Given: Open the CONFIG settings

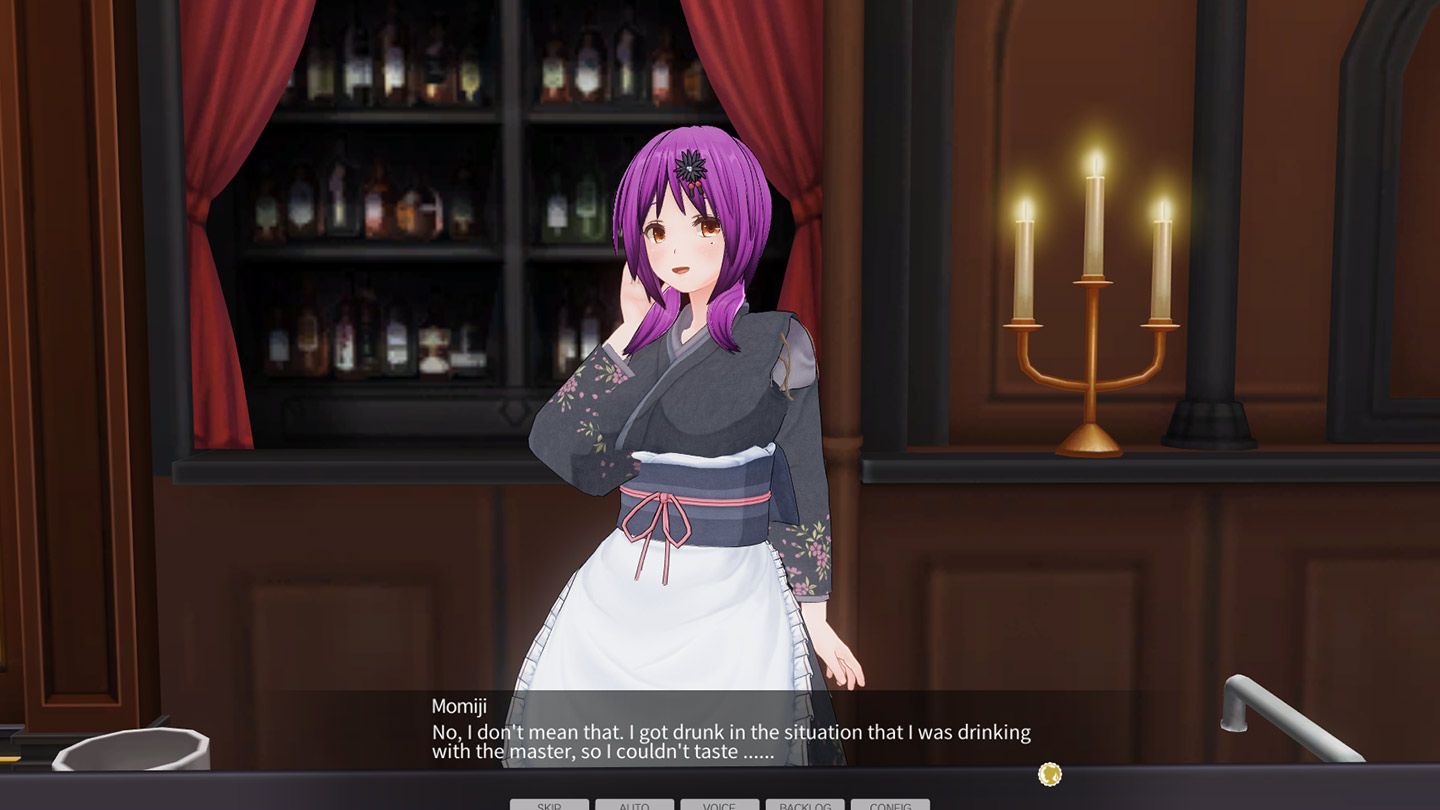Looking at the screenshot, I should [890, 804].
